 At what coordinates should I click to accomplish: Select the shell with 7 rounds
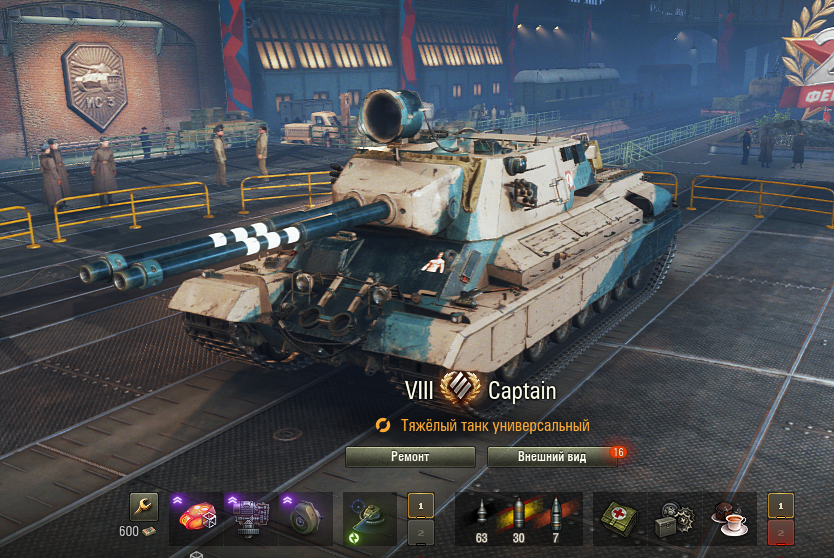557,517
